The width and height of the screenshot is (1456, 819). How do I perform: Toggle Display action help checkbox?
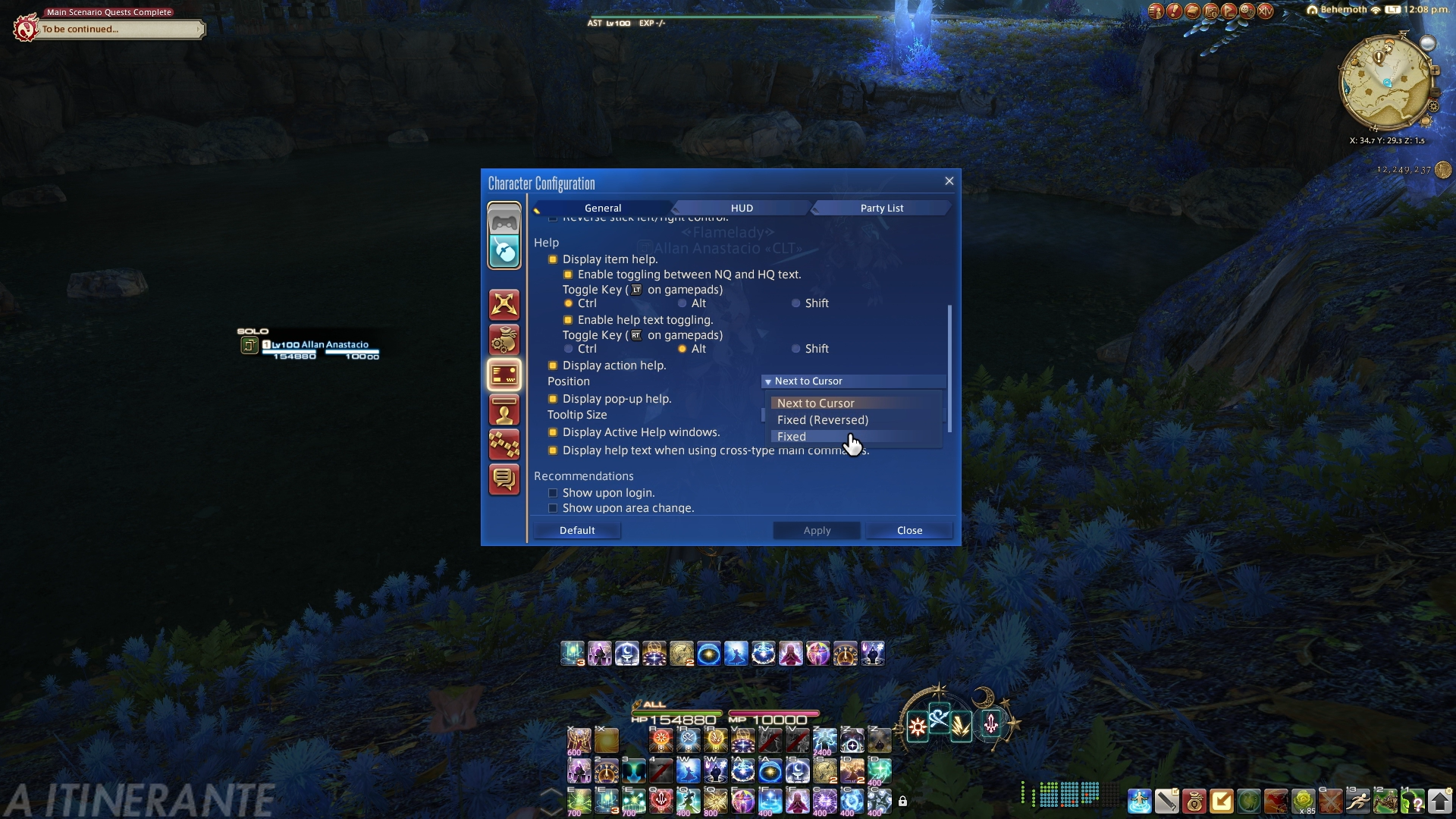[x=553, y=366]
